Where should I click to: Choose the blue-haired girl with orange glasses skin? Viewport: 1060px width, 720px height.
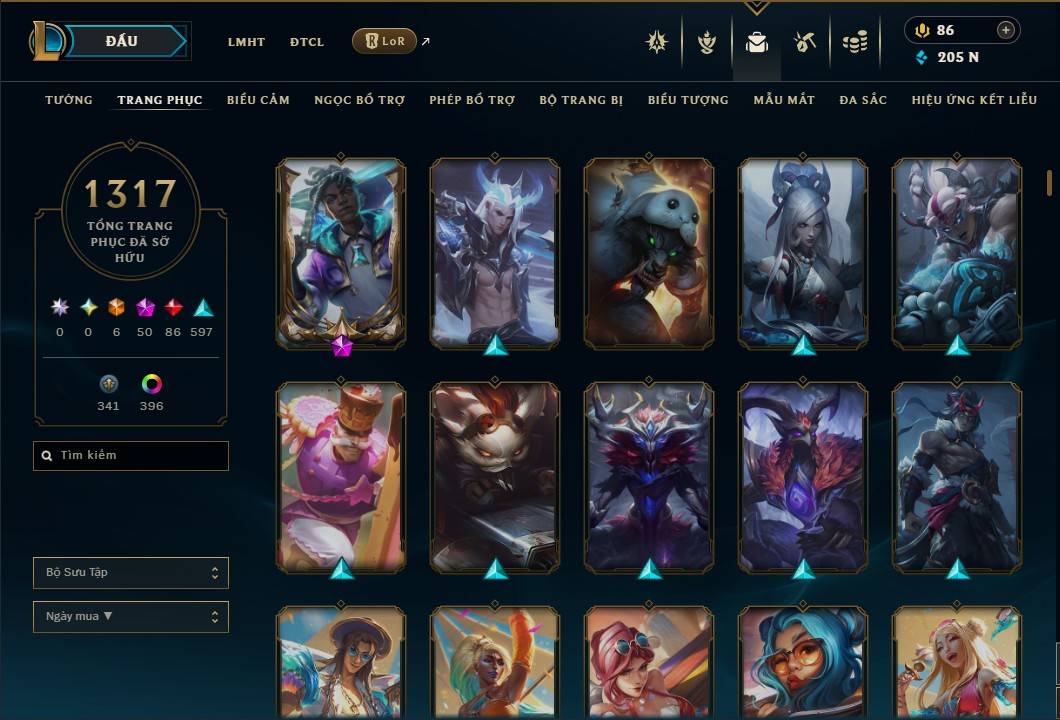click(803, 660)
